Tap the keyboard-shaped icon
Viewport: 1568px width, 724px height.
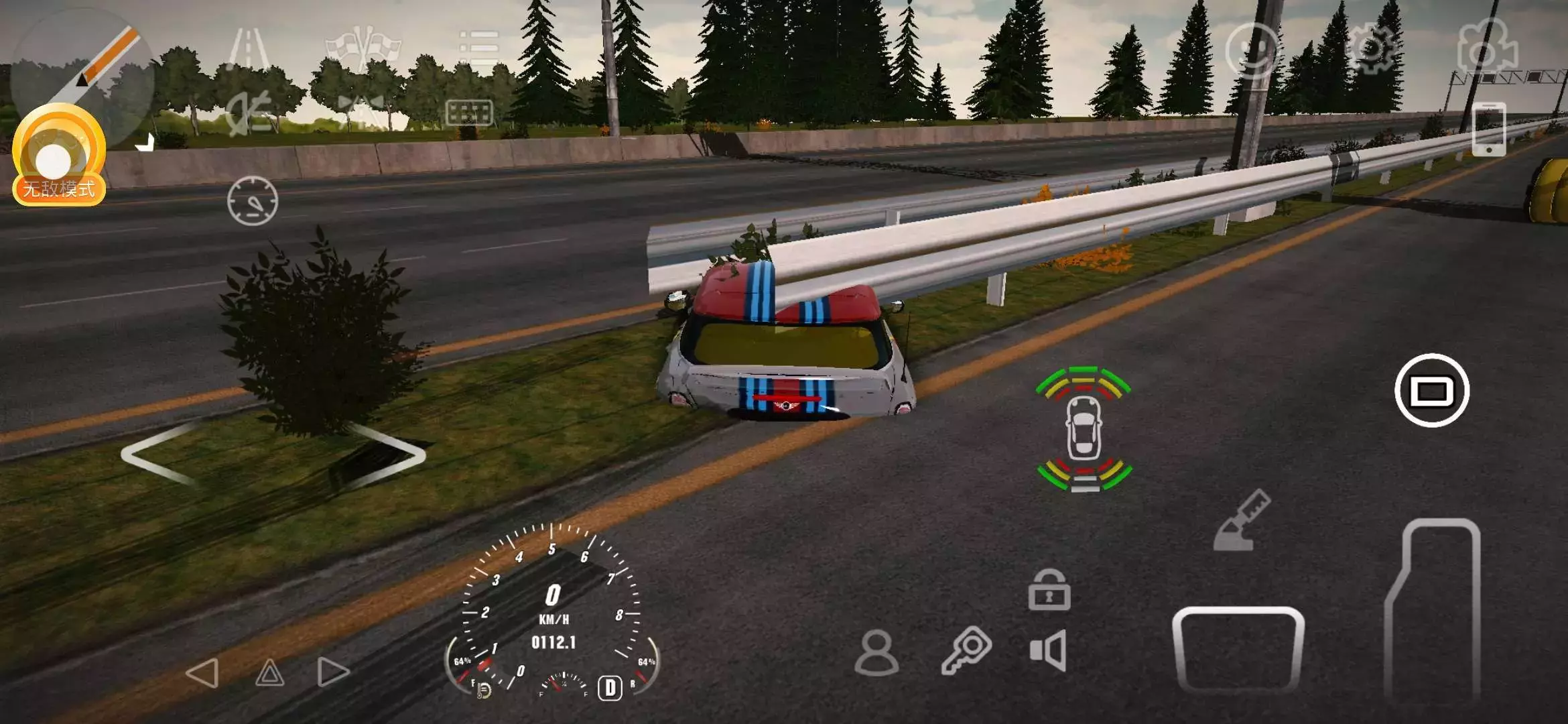[469, 113]
